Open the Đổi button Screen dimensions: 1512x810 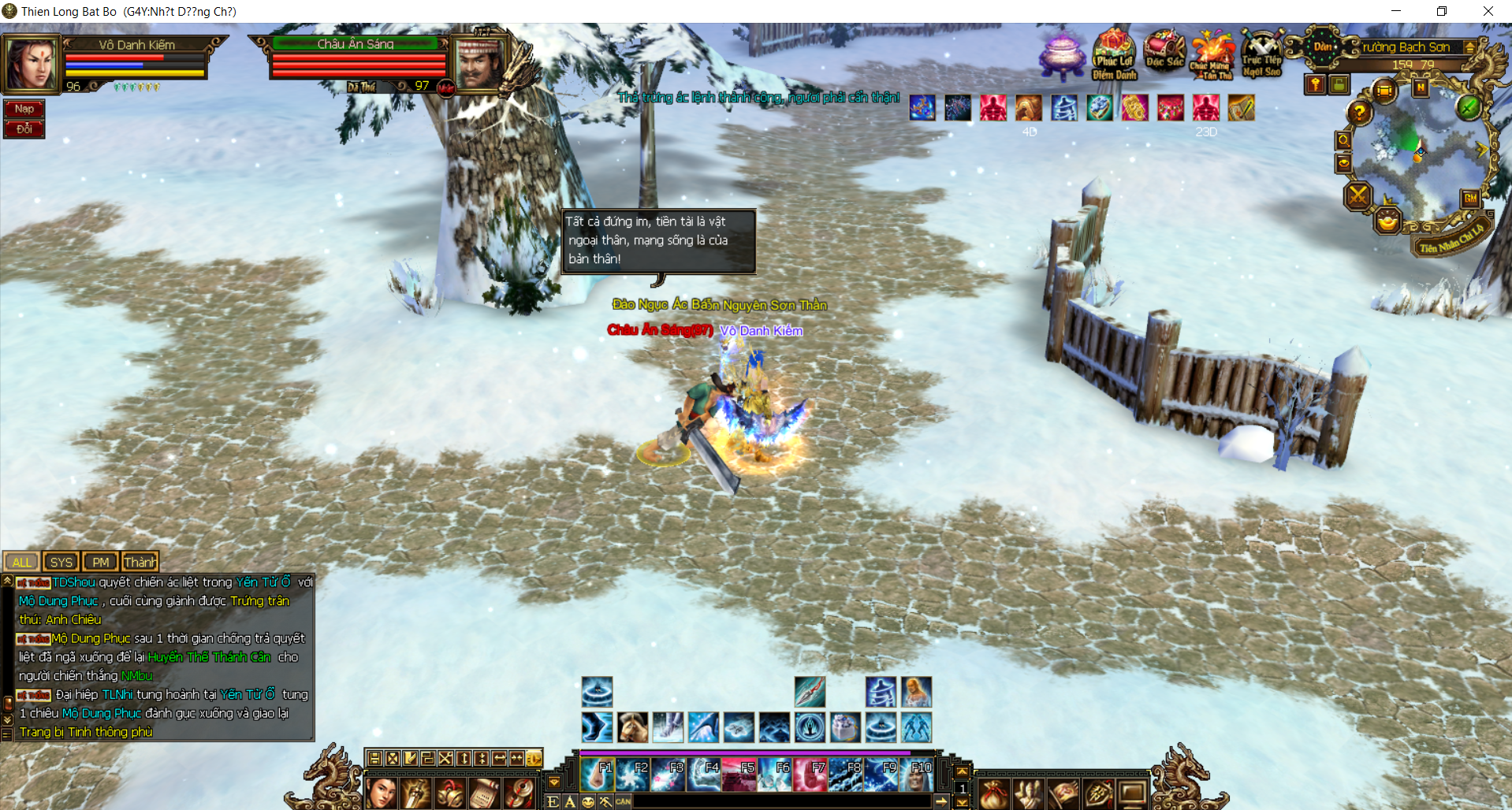click(x=24, y=128)
